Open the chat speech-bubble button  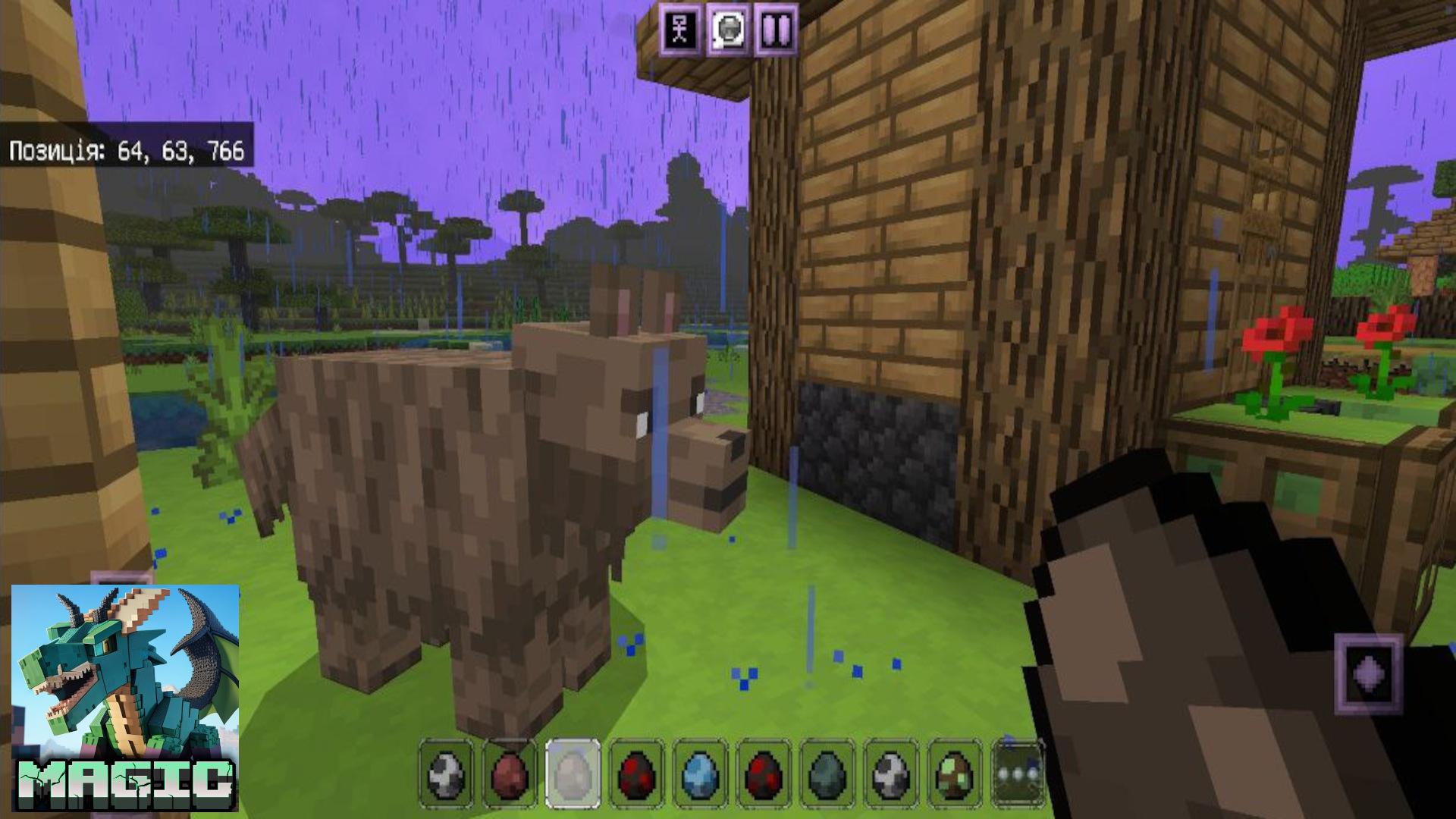coord(729,29)
